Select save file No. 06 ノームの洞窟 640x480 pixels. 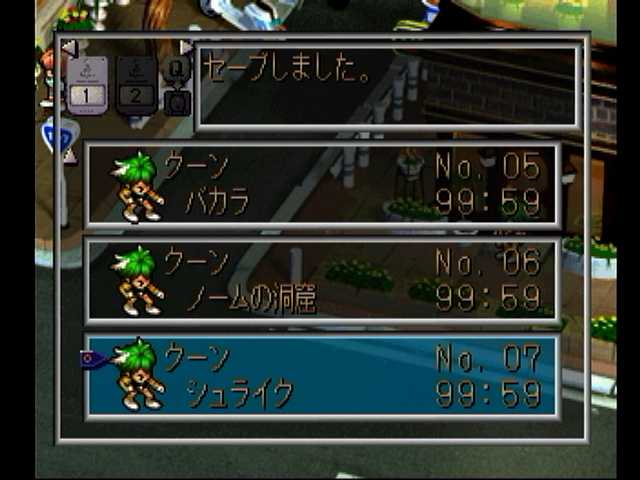tap(322, 281)
